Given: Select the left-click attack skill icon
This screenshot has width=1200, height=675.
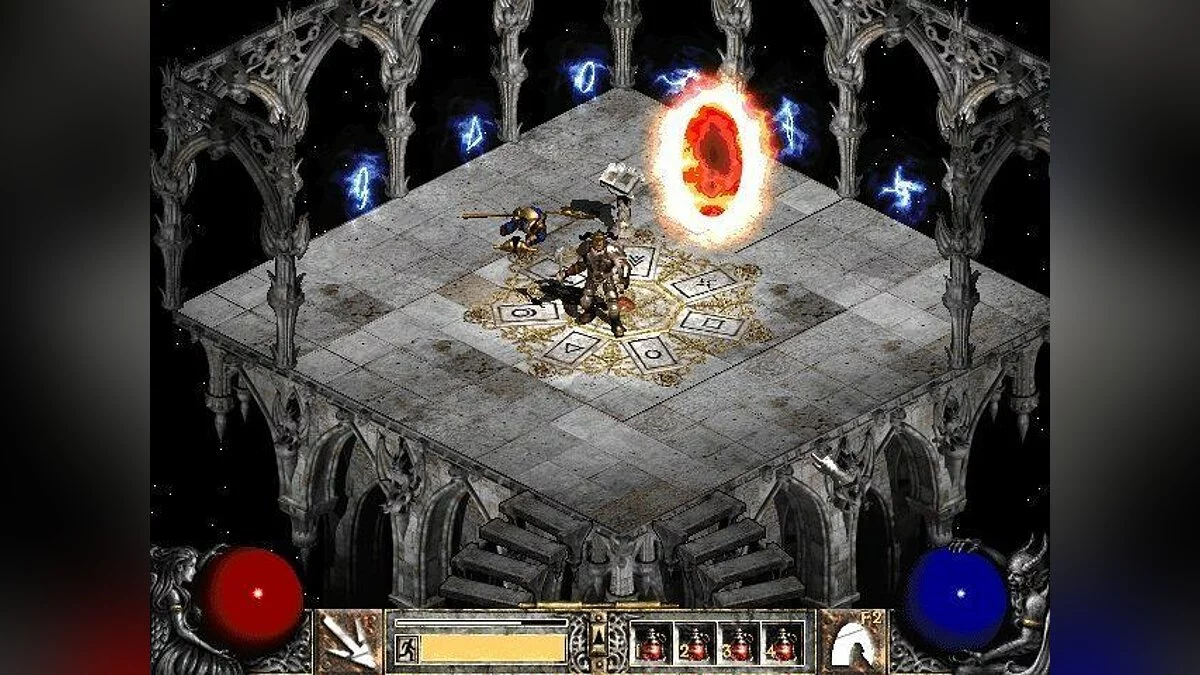Looking at the screenshot, I should [x=348, y=641].
